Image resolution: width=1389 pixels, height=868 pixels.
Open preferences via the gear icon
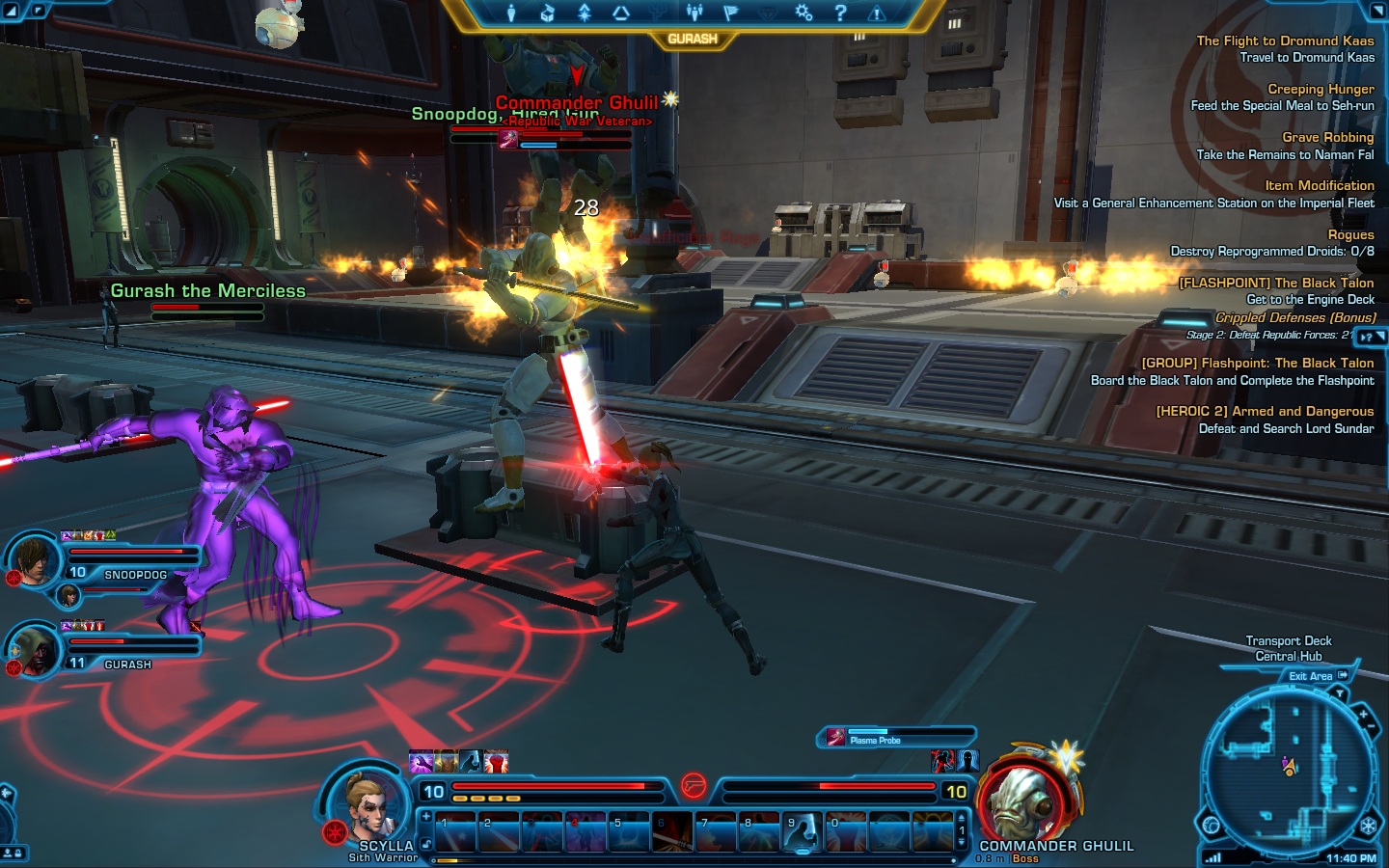[x=803, y=13]
